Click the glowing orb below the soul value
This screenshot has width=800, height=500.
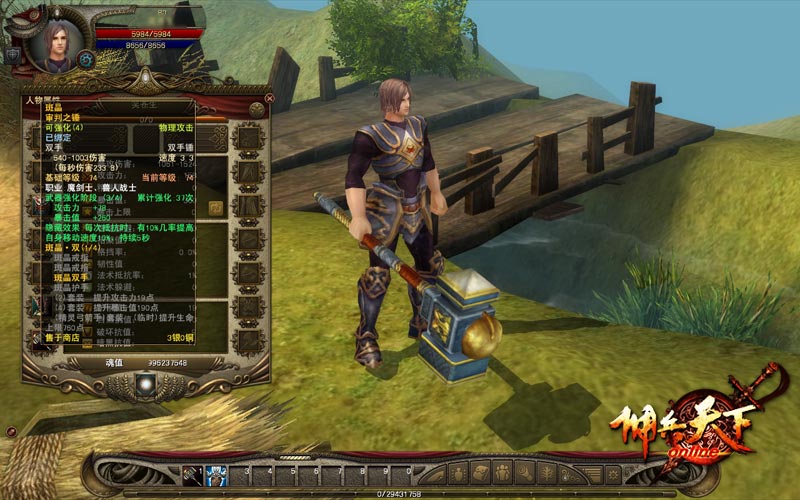[x=146, y=382]
